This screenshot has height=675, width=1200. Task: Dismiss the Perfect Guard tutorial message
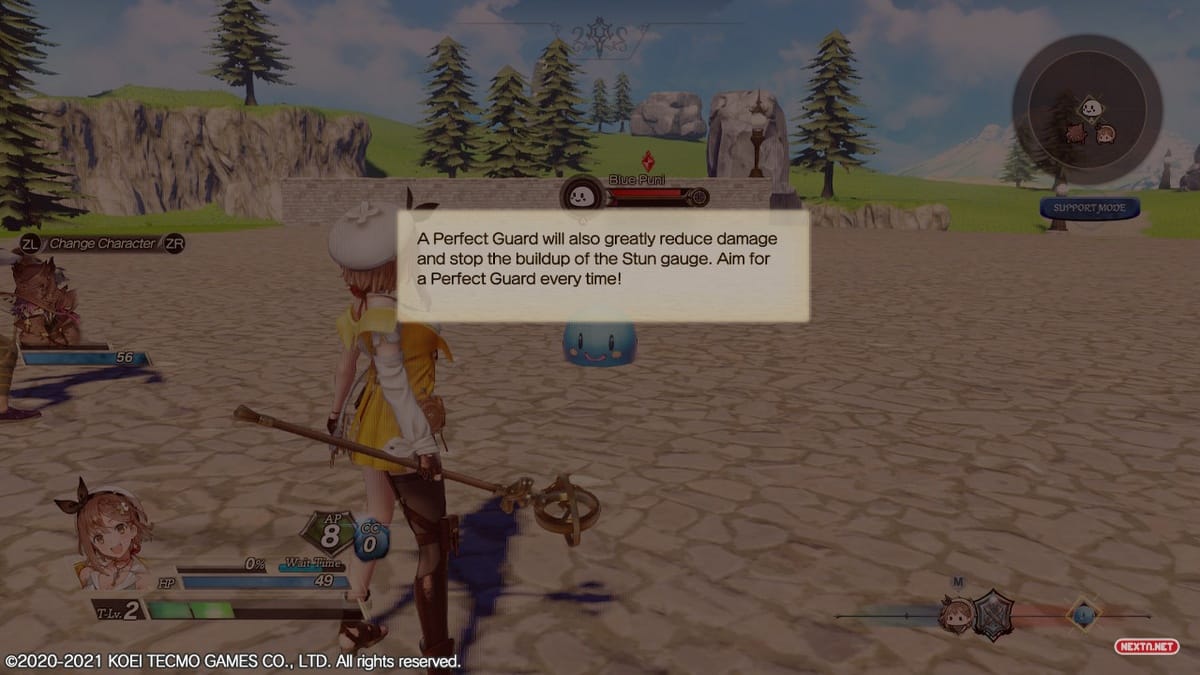pos(603,265)
